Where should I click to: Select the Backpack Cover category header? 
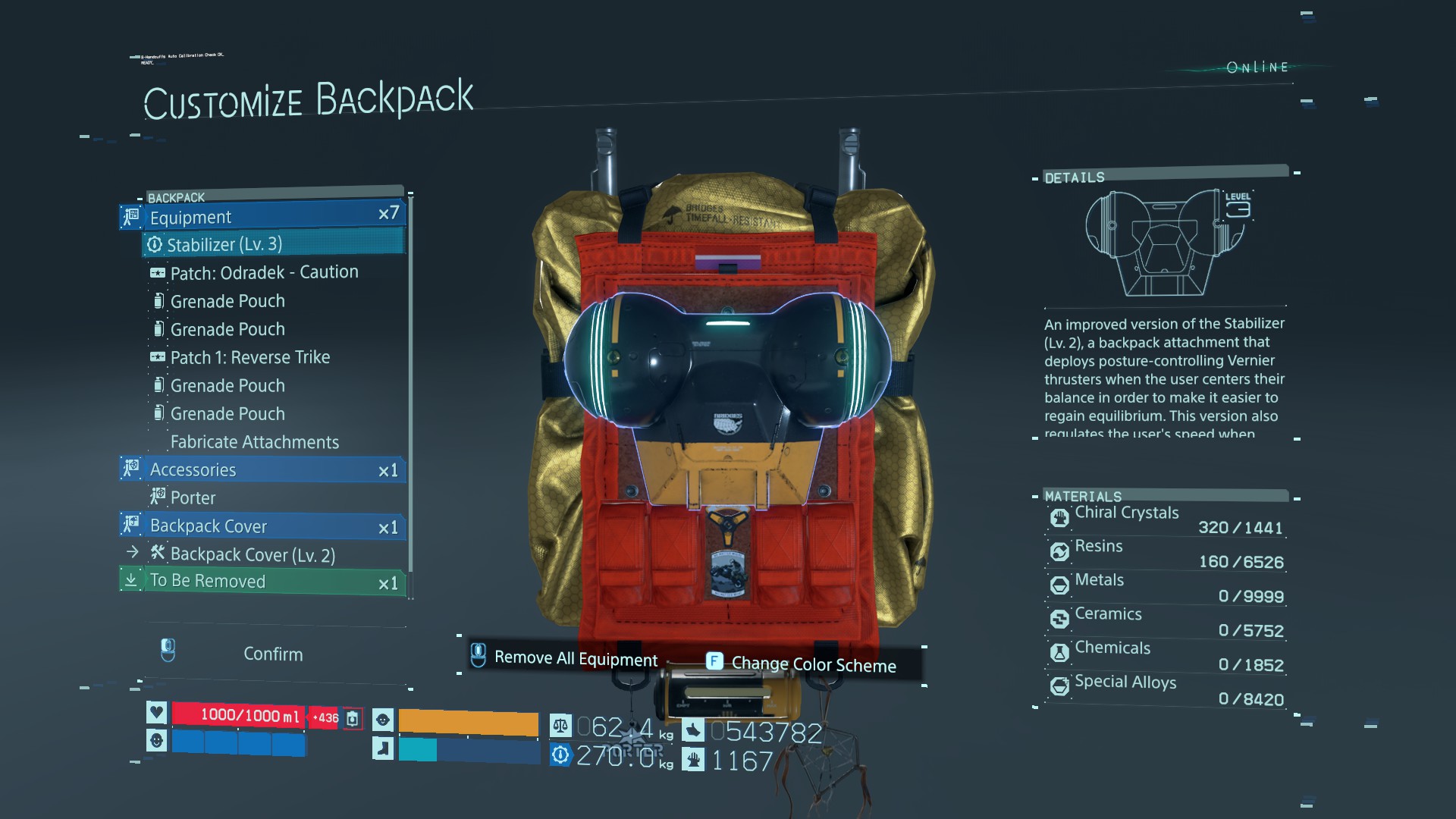(262, 526)
